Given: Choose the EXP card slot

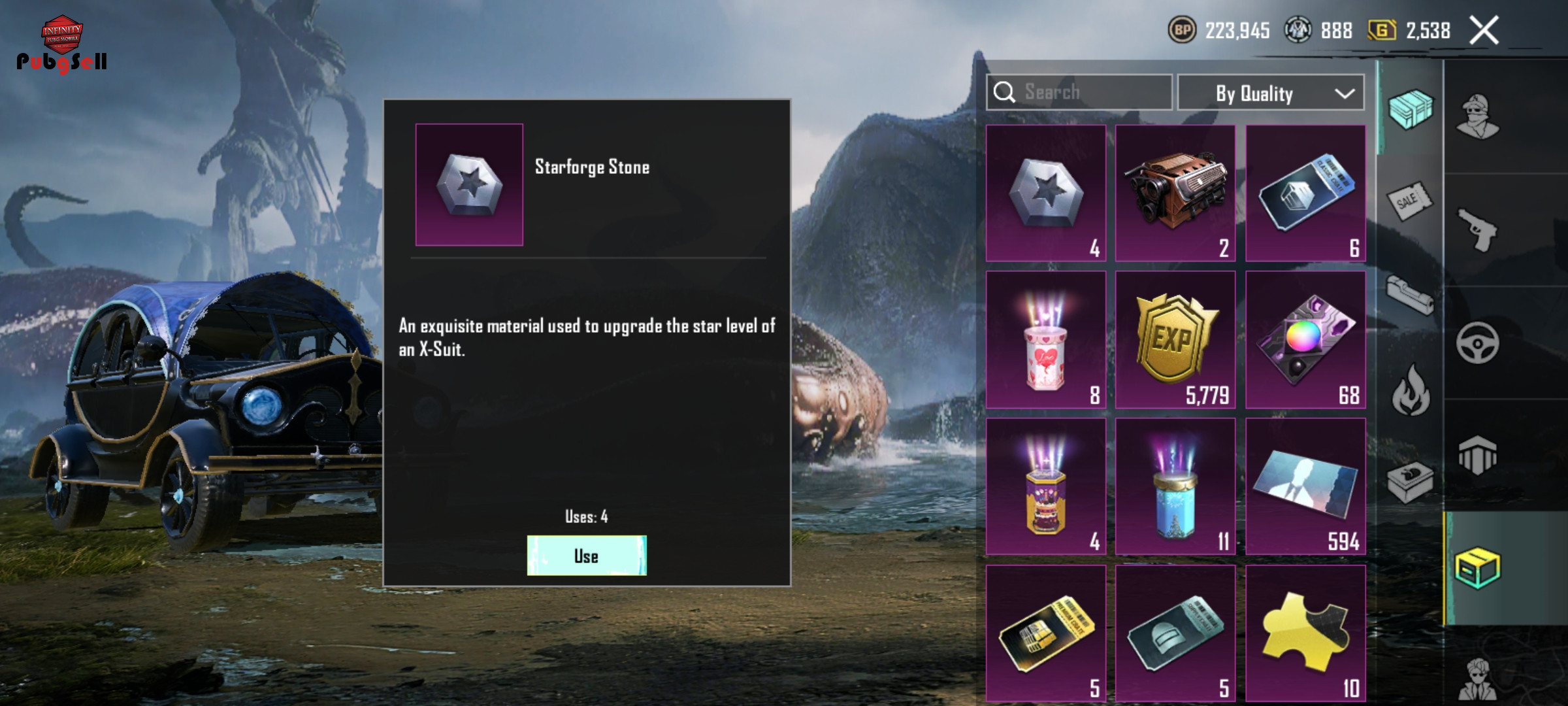Looking at the screenshot, I should (x=1175, y=340).
